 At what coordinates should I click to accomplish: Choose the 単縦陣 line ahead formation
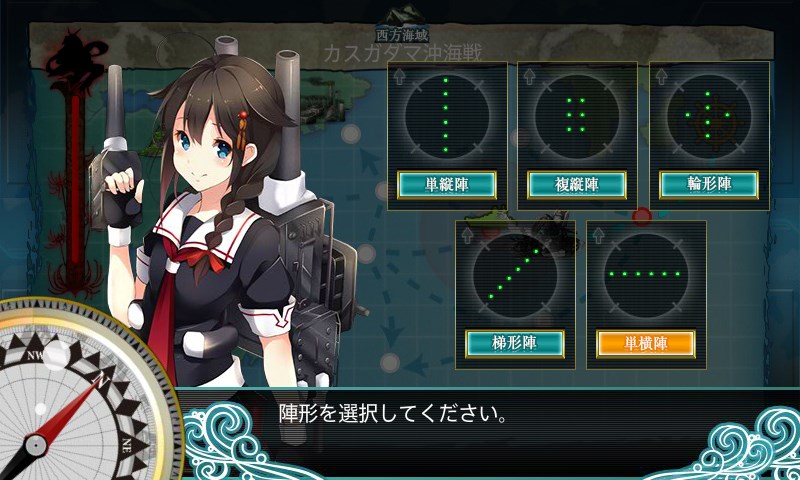[446, 184]
